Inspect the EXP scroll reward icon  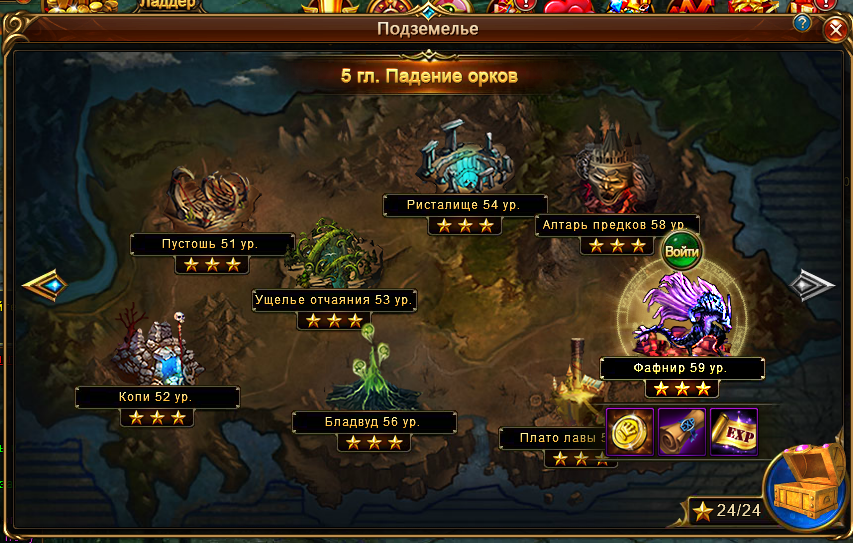tap(733, 431)
